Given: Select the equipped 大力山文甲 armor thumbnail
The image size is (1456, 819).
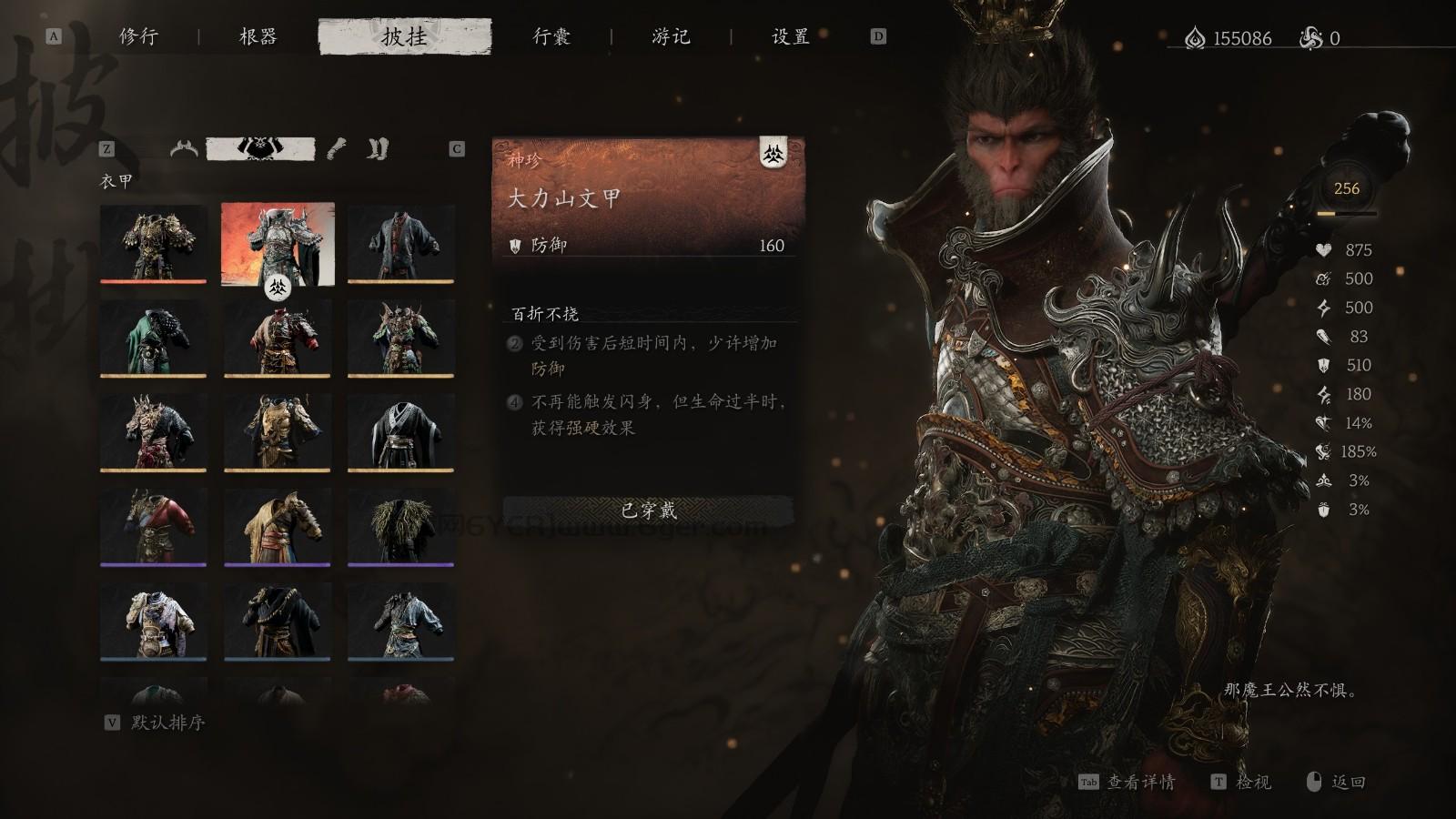Looking at the screenshot, I should [278, 243].
